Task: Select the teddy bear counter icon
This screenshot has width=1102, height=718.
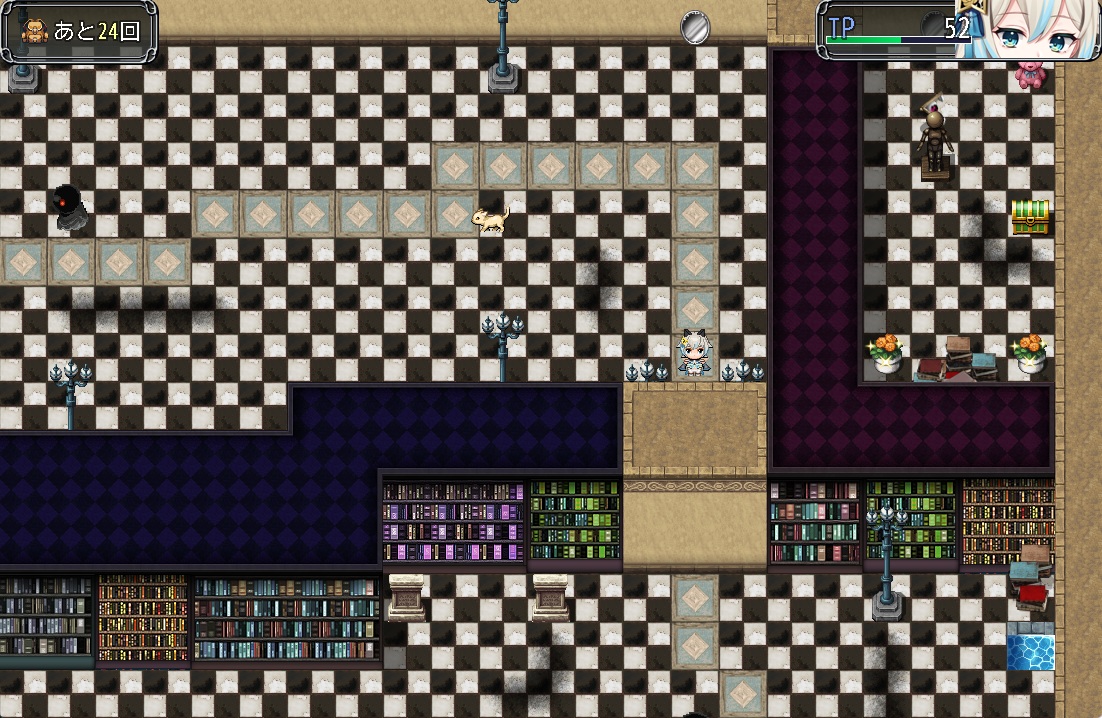Action: pos(34,31)
